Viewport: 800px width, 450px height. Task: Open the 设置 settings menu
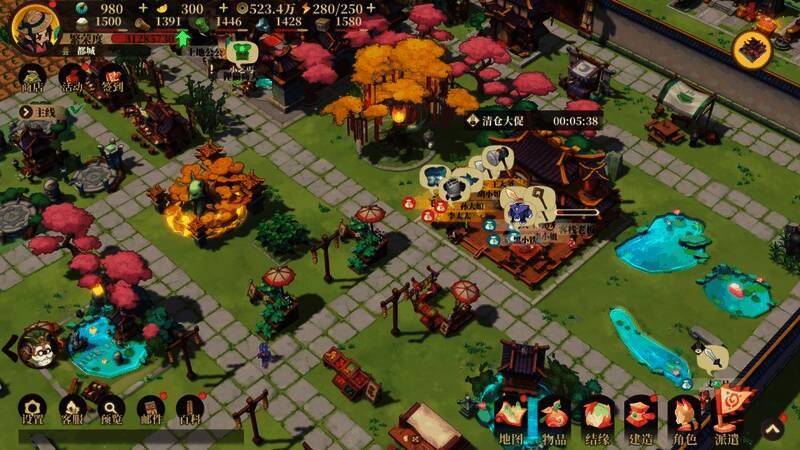(33, 410)
